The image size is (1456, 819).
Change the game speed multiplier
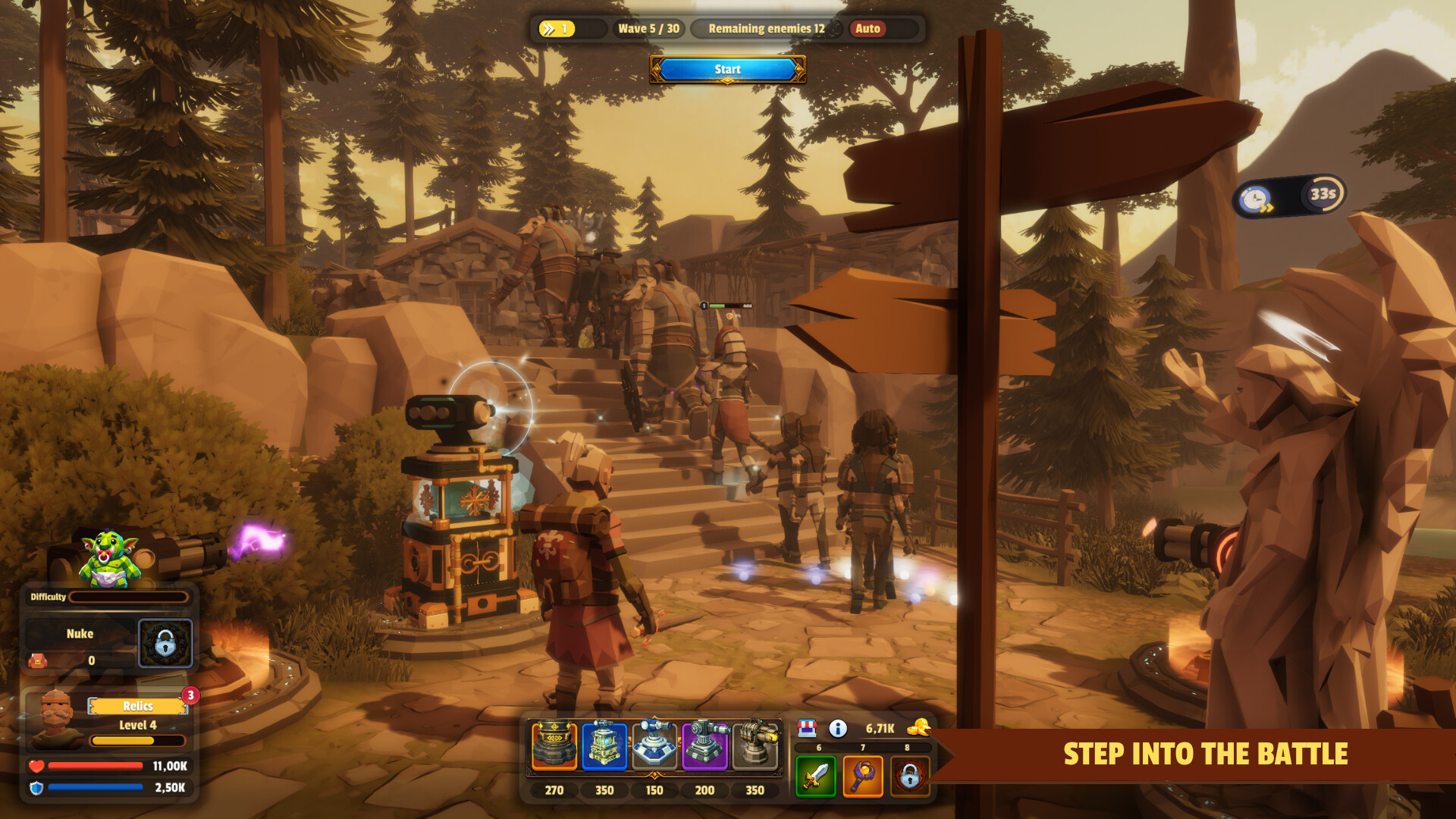point(557,29)
